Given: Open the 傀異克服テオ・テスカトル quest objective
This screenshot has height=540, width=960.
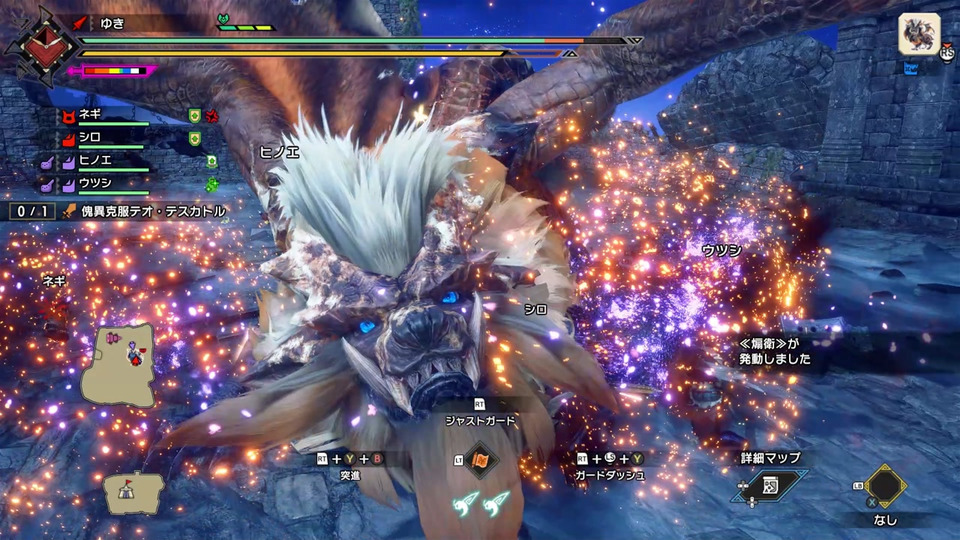Looking at the screenshot, I should [152, 212].
